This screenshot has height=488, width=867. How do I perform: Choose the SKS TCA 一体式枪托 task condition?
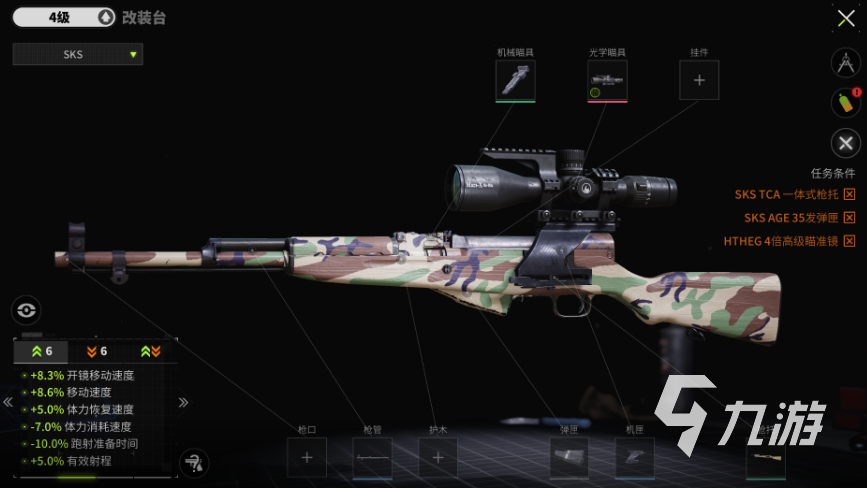[794, 194]
